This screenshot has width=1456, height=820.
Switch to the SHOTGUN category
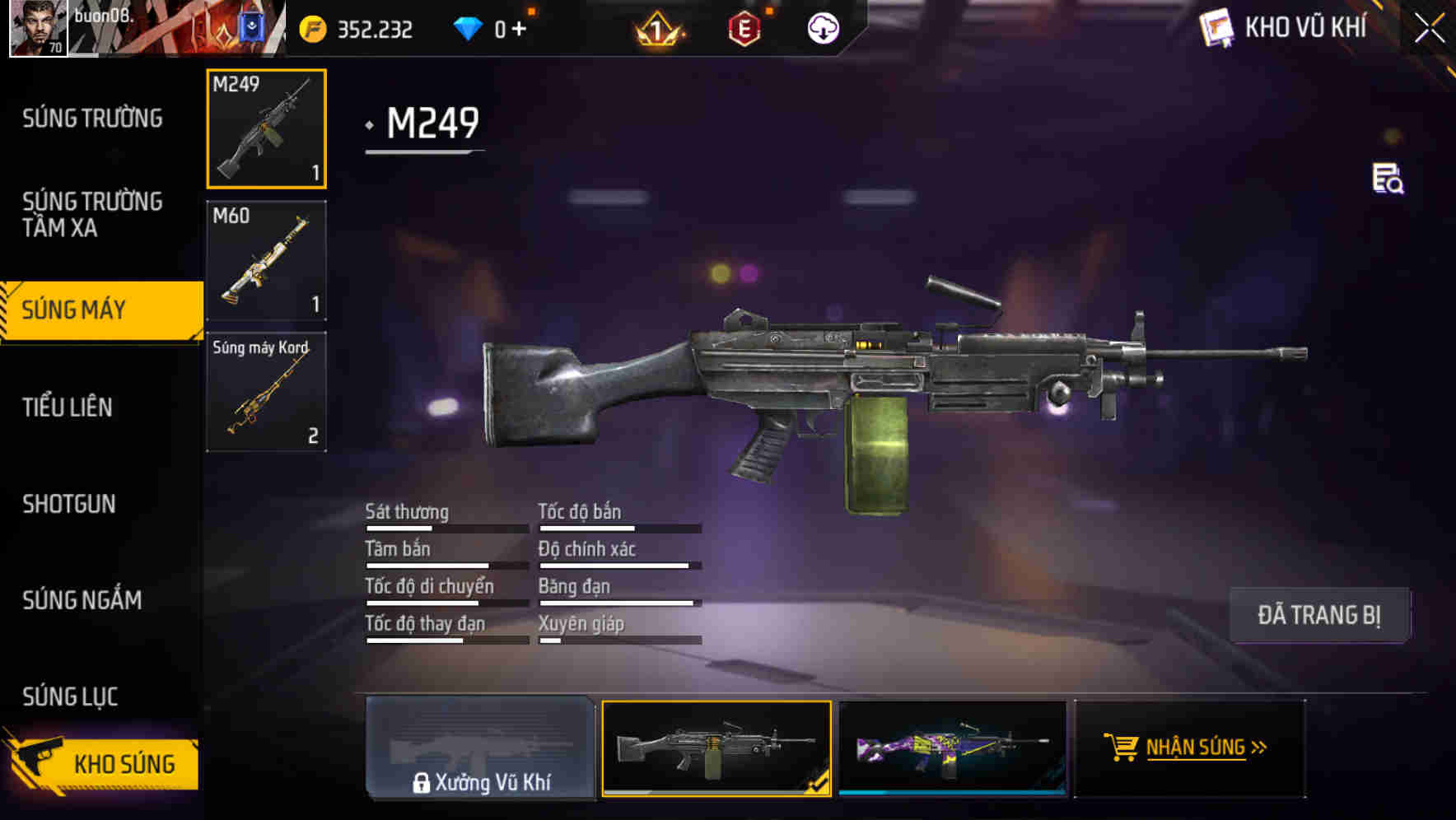71,504
